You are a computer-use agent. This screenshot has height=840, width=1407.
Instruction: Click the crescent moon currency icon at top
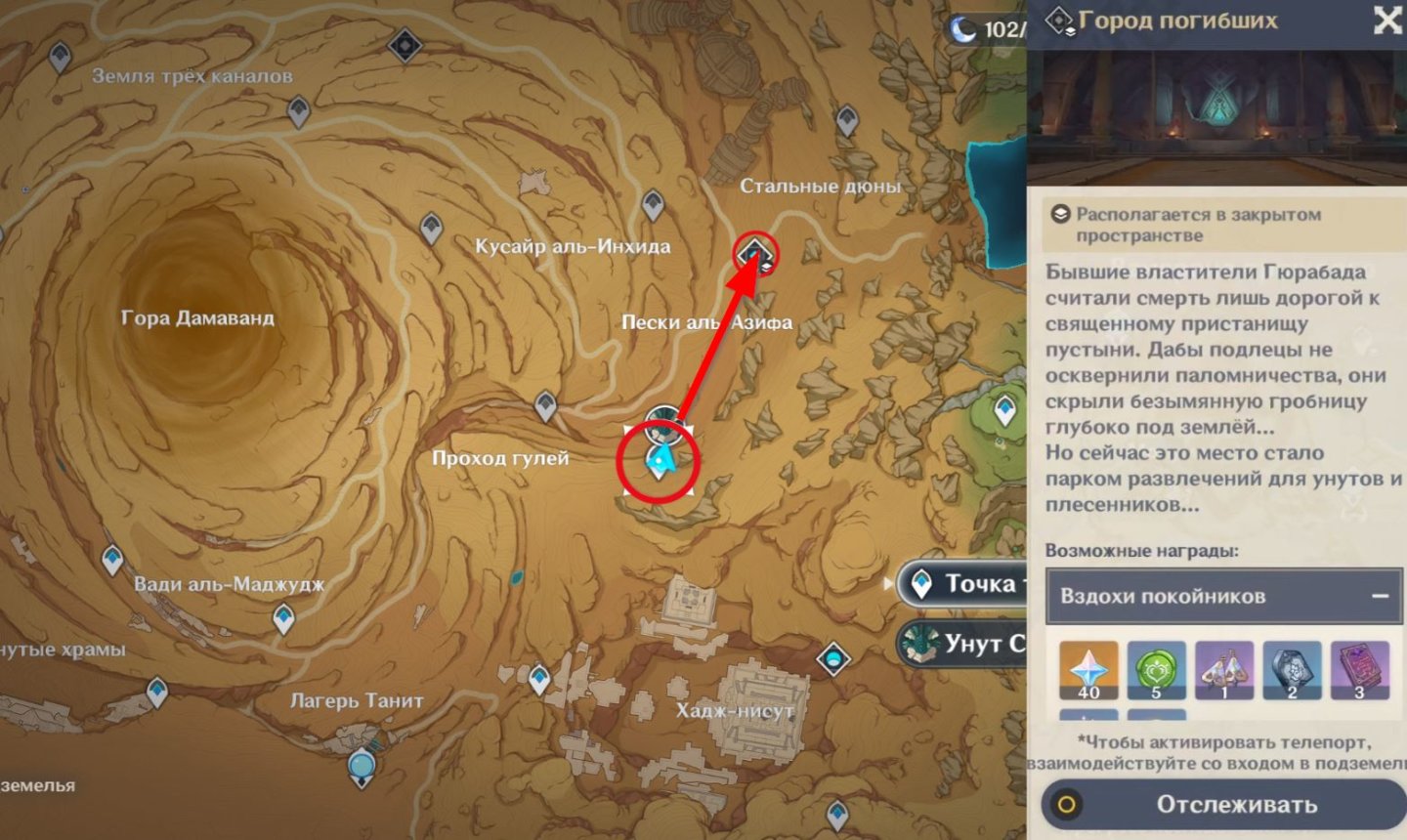[x=962, y=29]
